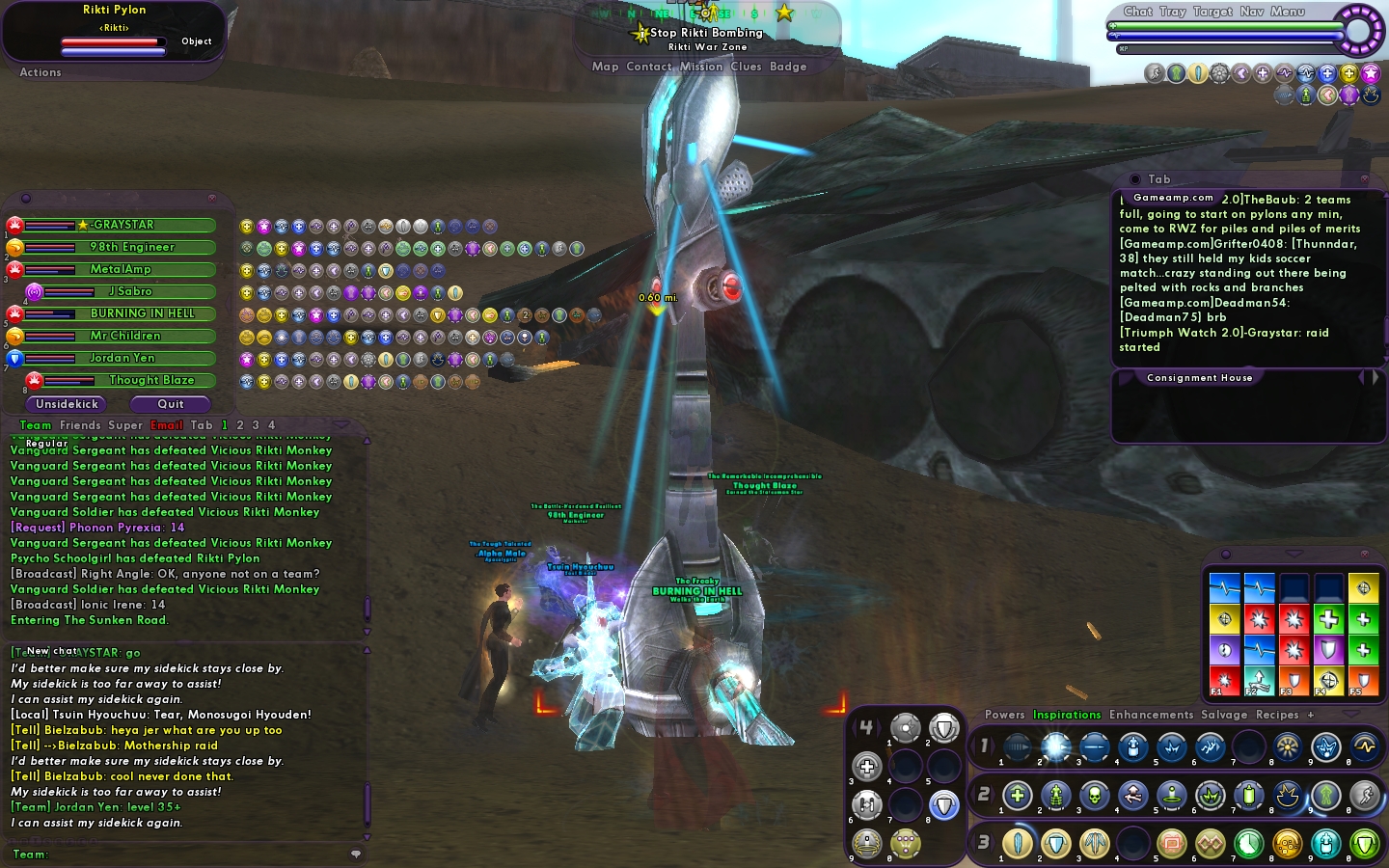This screenshot has width=1389, height=868.
Task: Toggle the Tray window
Action: pyautogui.click(x=1172, y=12)
